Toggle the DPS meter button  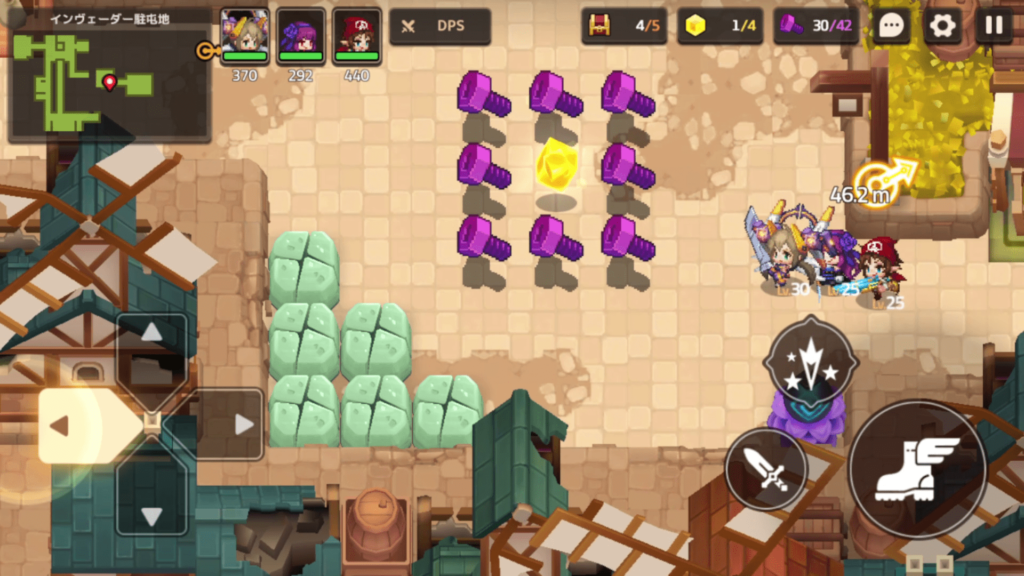[440, 27]
